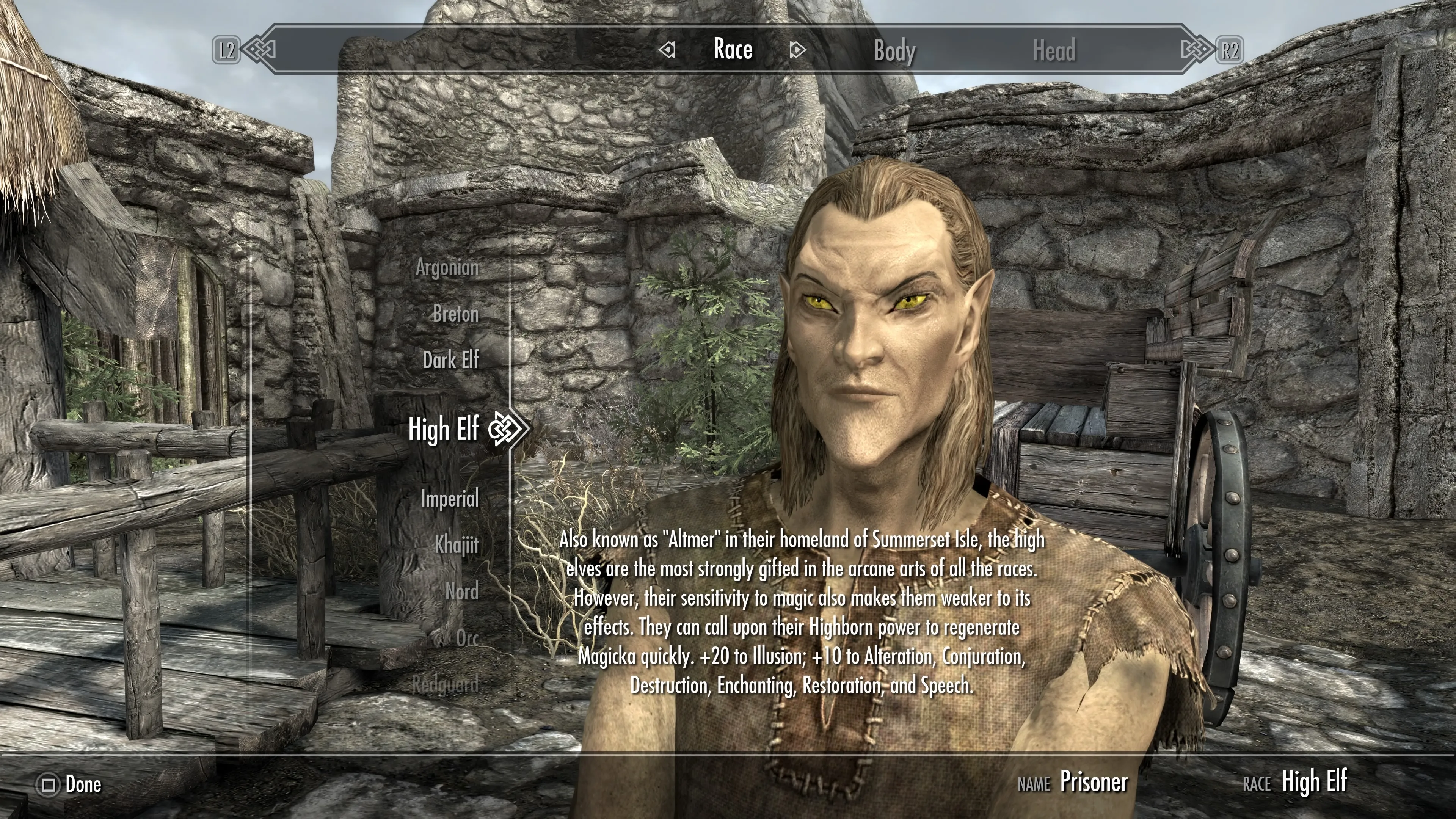The width and height of the screenshot is (1456, 819).
Task: Select Breton from the race list
Action: pyautogui.click(x=455, y=314)
